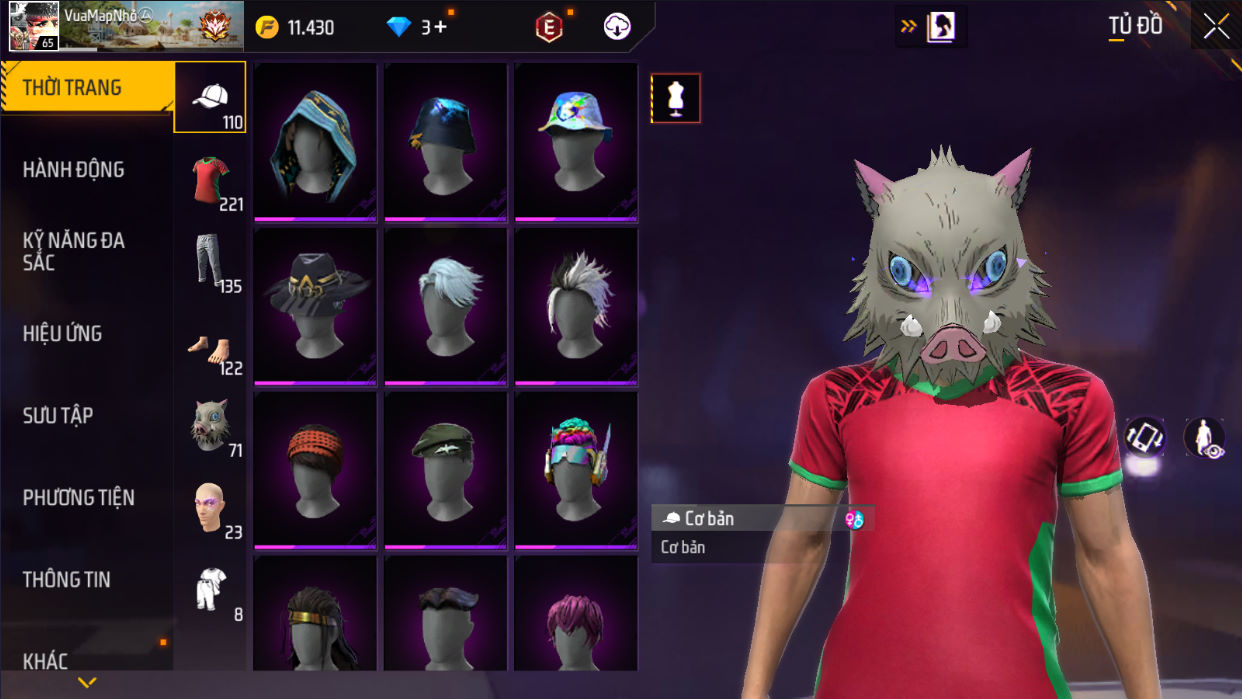Add diamonds with the plus button
Screen dimensions: 1242x699
pos(441,27)
